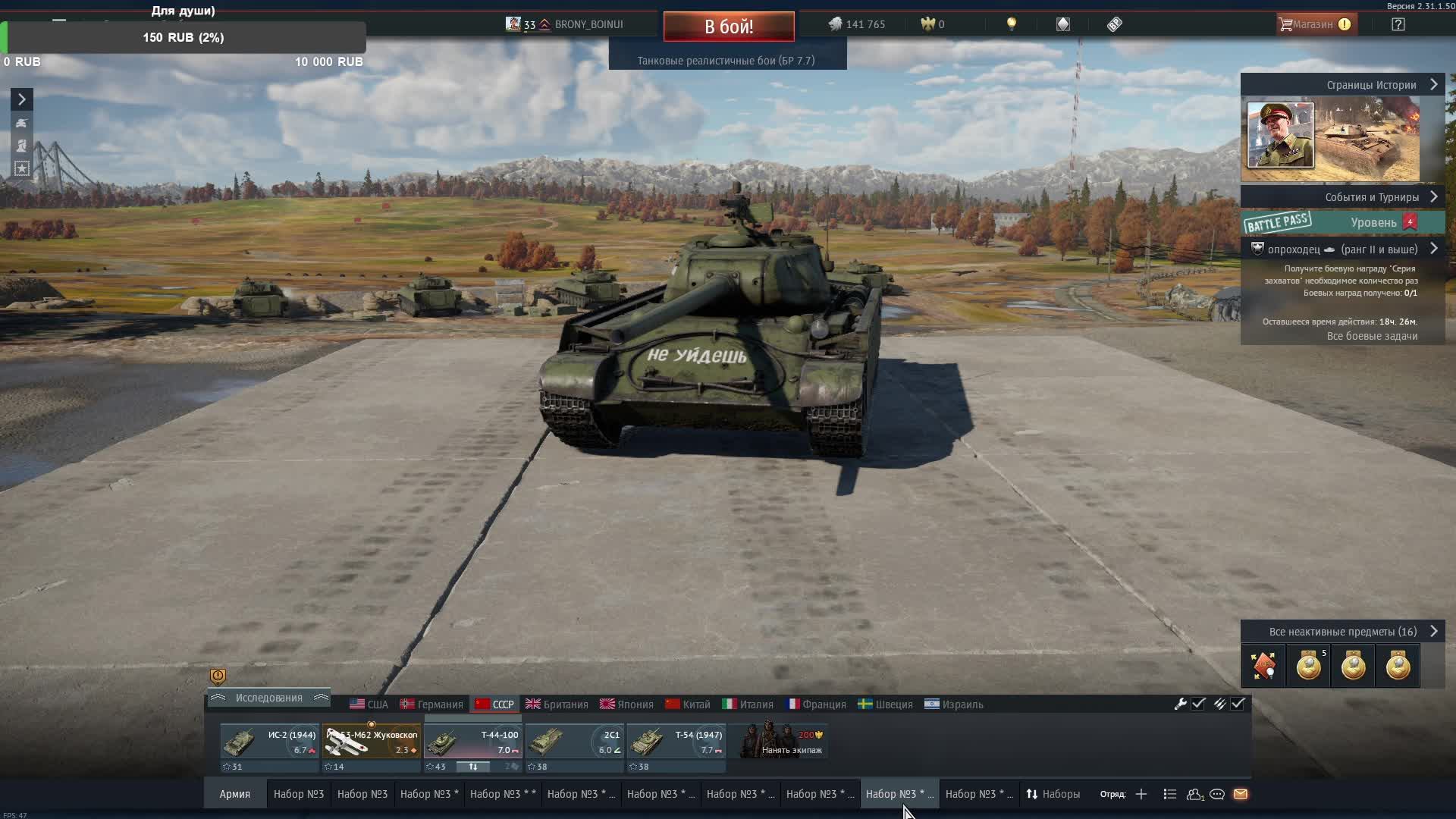Image resolution: width=1456 pixels, height=819 pixels.
Task: Choose the Т-54 (1947) vehicle slot
Action: (676, 742)
